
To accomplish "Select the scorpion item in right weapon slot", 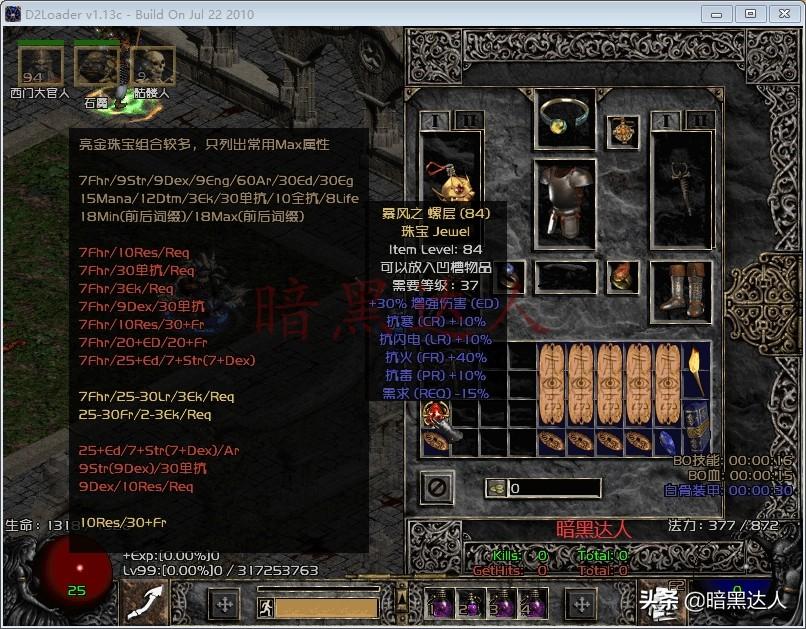I will (x=682, y=192).
